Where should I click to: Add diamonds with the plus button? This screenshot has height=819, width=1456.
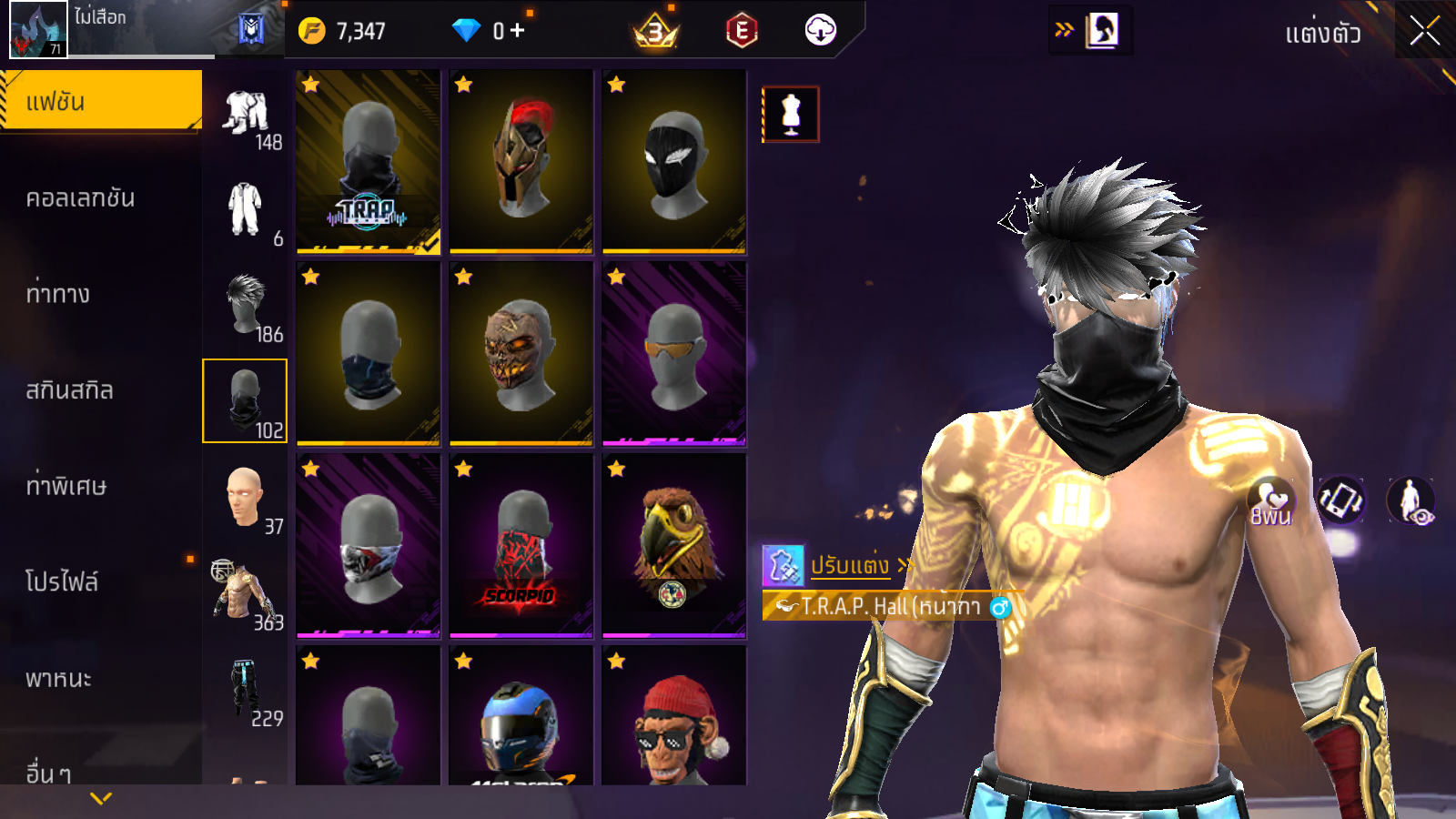click(x=518, y=31)
